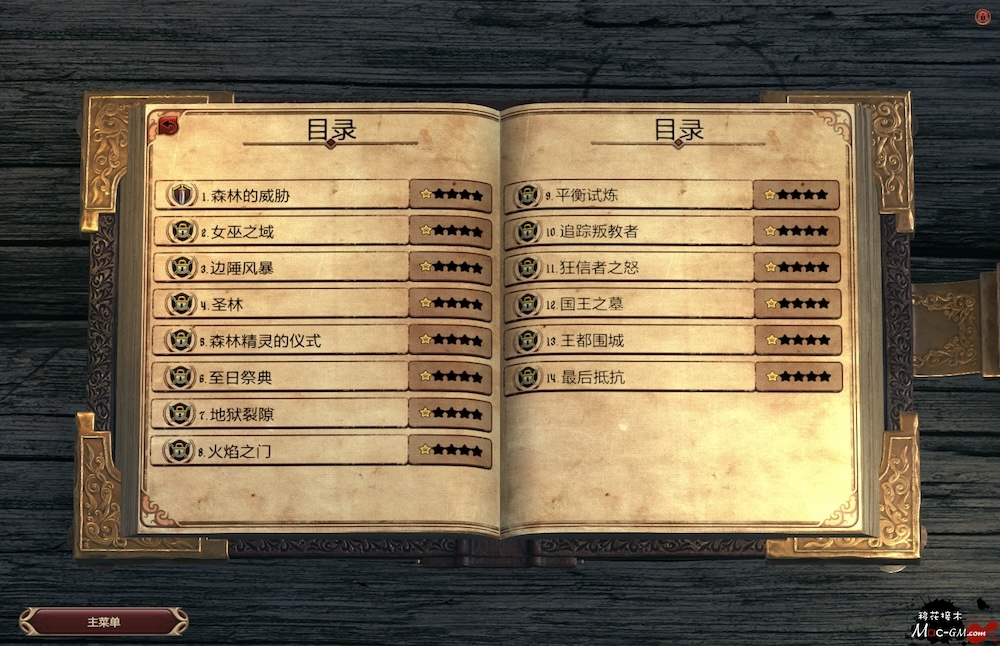Select chapter 7 地狱裂隙

280,414
